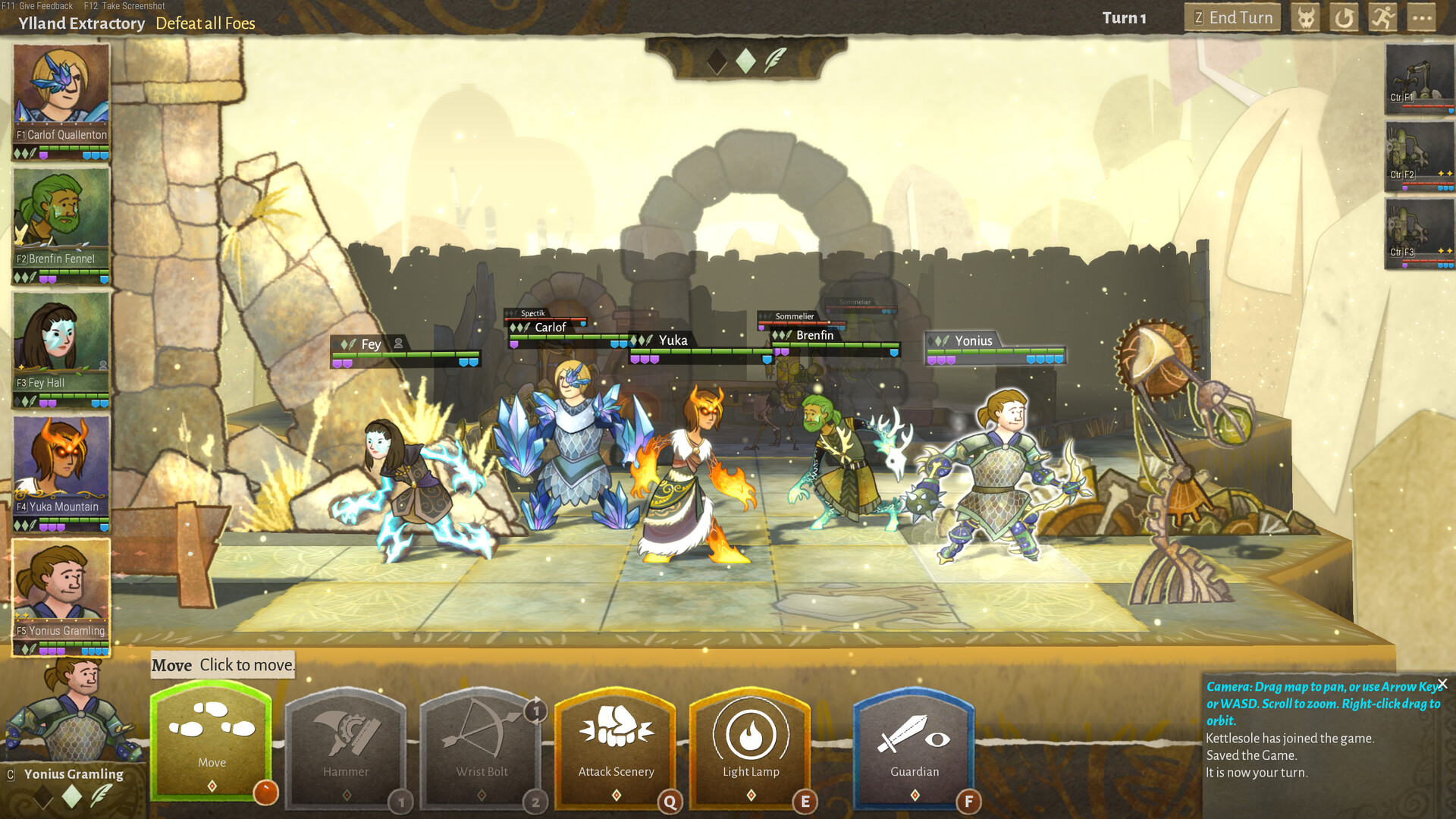Image resolution: width=1456 pixels, height=819 pixels.
Task: Select the Wrist Bolt ability
Action: coord(482,747)
